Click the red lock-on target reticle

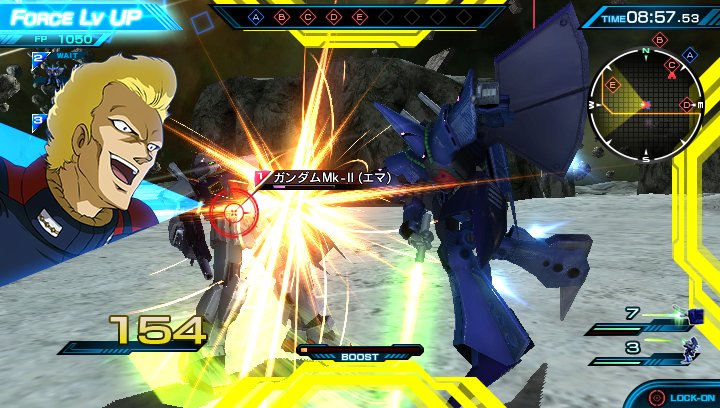234,211
